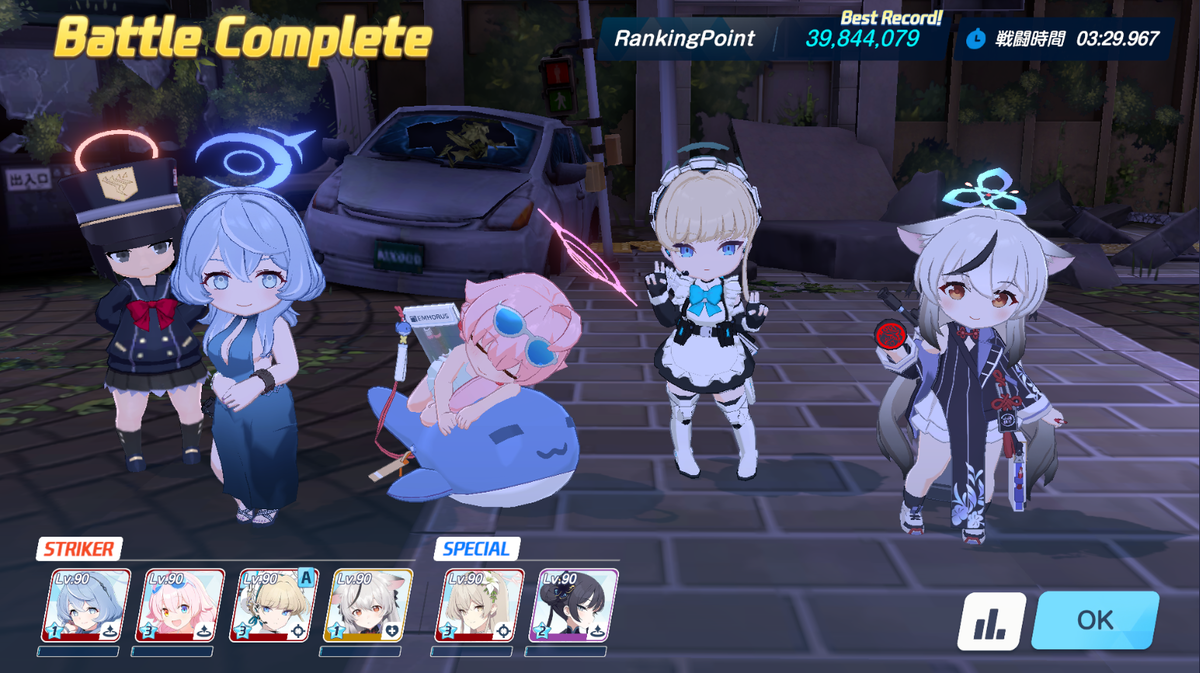Open the battle statistics bar-chart button
This screenshot has width=1200, height=673.
(x=991, y=621)
